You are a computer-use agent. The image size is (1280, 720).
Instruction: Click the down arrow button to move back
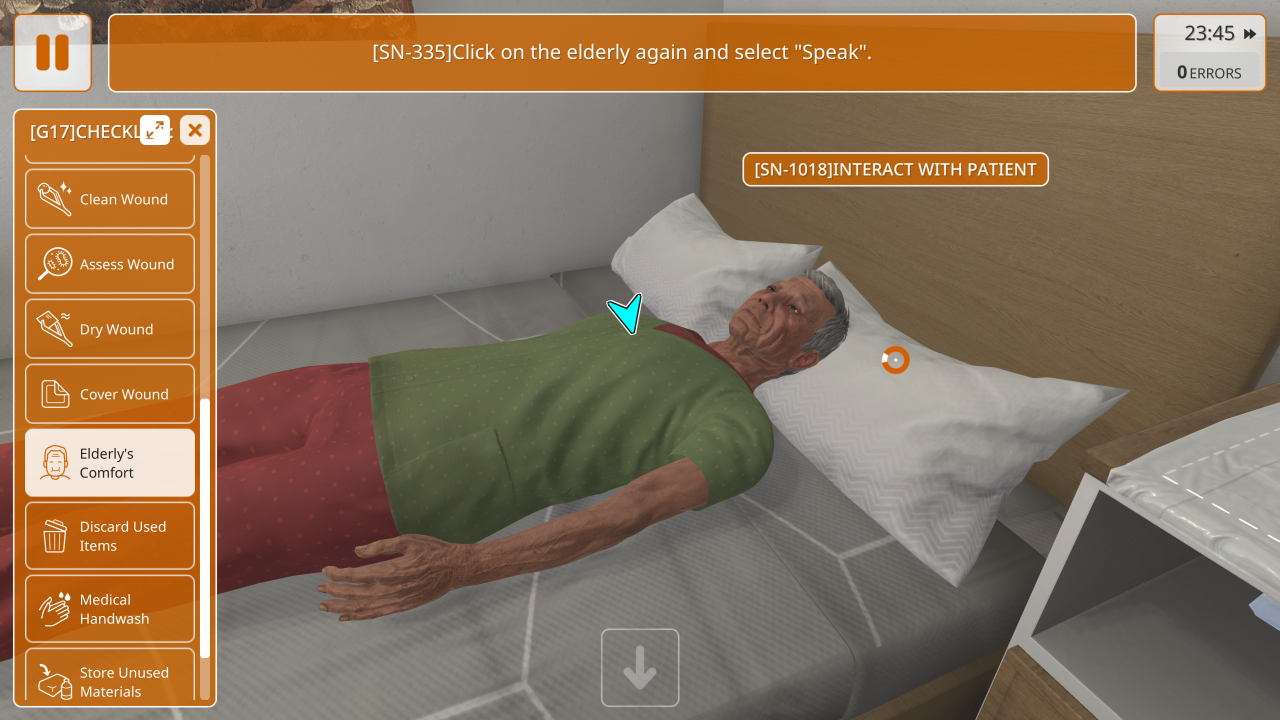coord(640,668)
